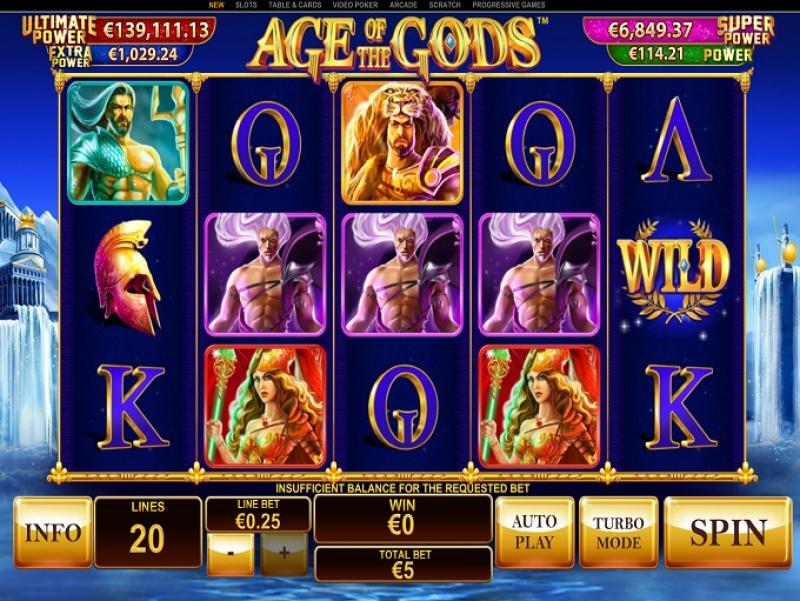Open the INFO paytable
800x601 pixels.
point(52,532)
